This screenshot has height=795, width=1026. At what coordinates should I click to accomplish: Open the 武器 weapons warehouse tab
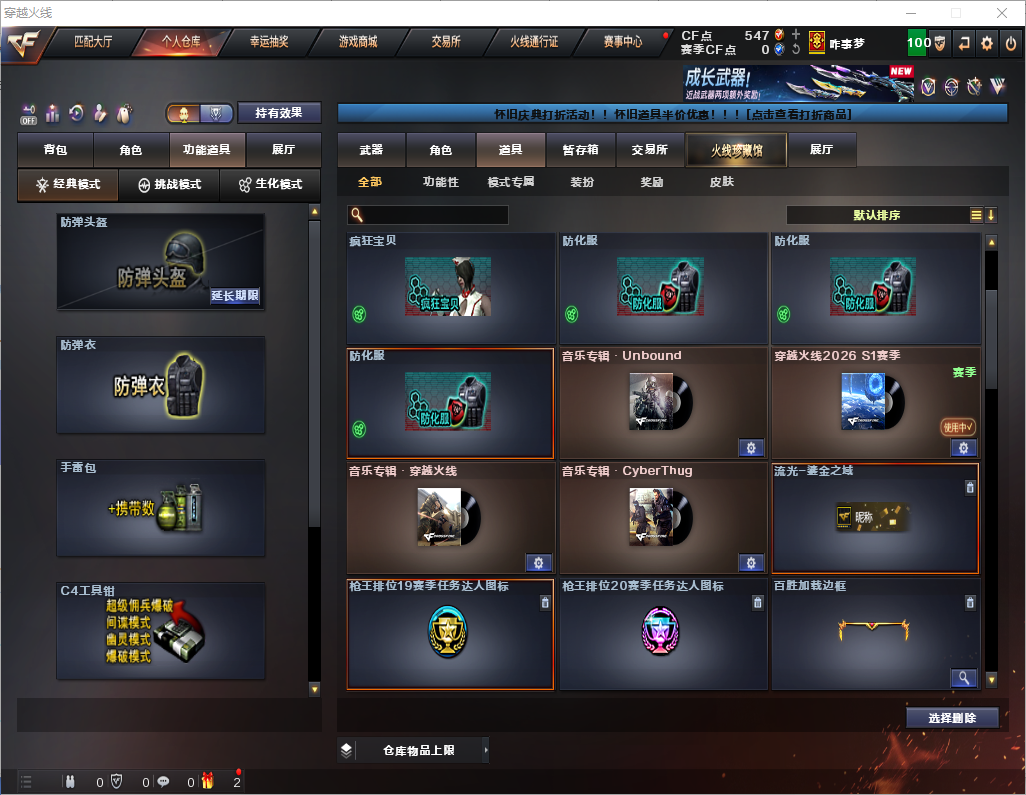click(x=371, y=150)
